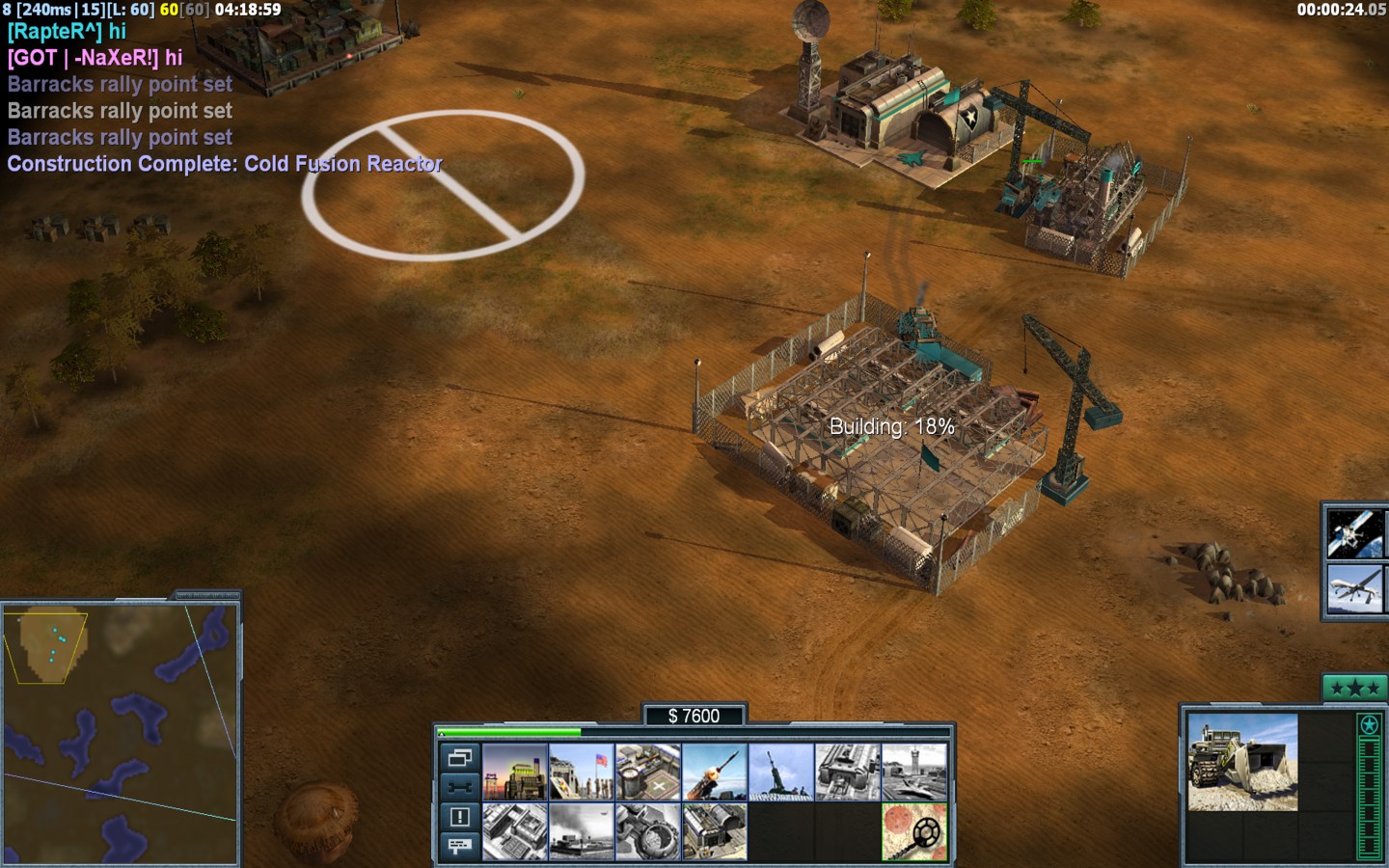Screen dimensions: 1389x868
Task: Select the Command Center build icon
Action: coord(715,831)
